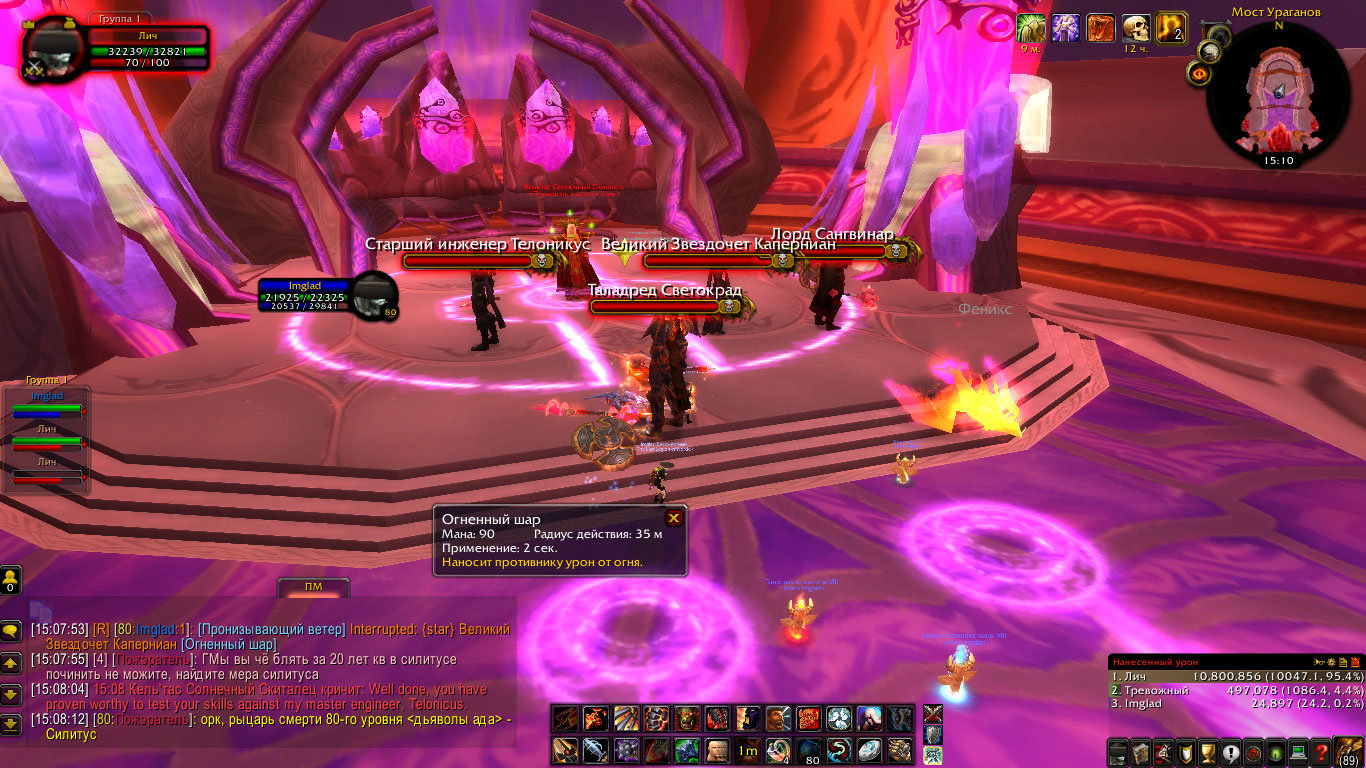
Task: Open the chat speech bubble menu
Action: (11, 631)
